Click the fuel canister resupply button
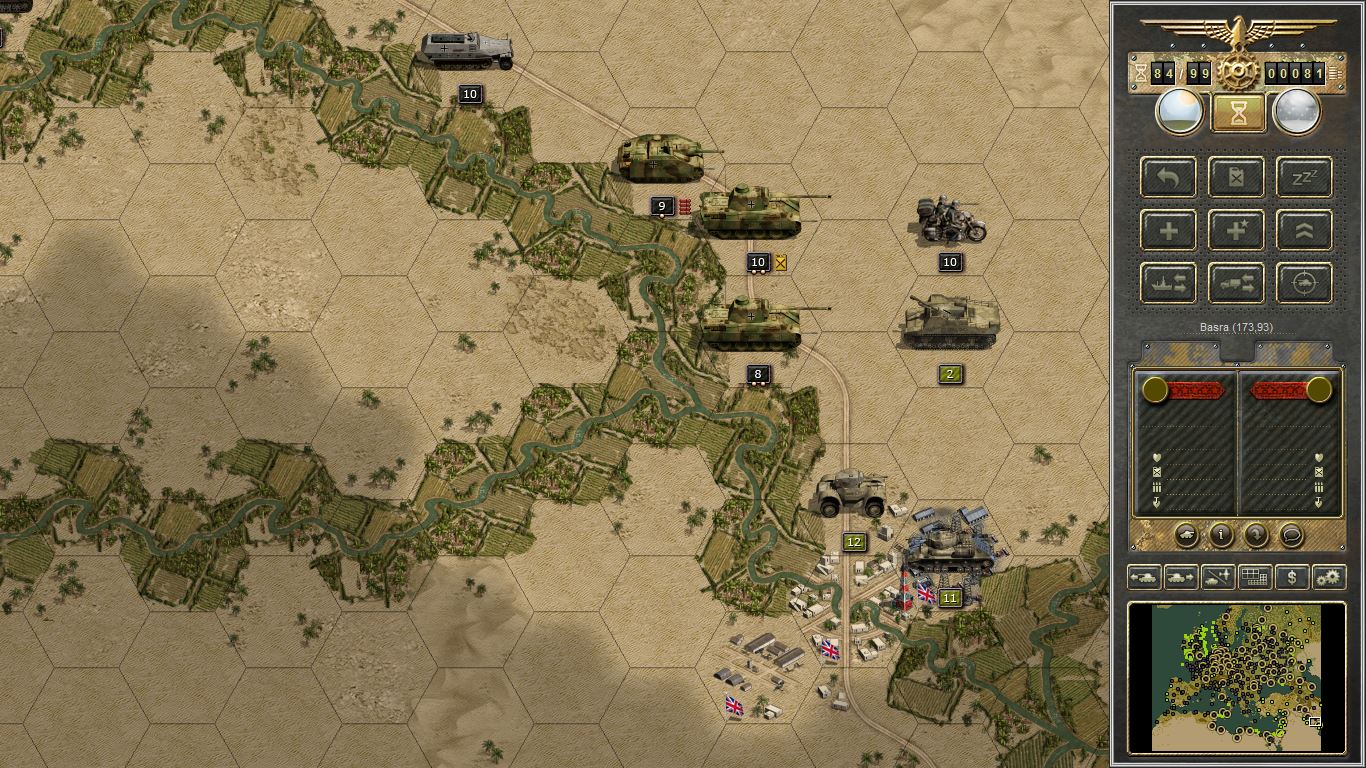Screen dimensions: 1366x768 pyautogui.click(x=1236, y=178)
